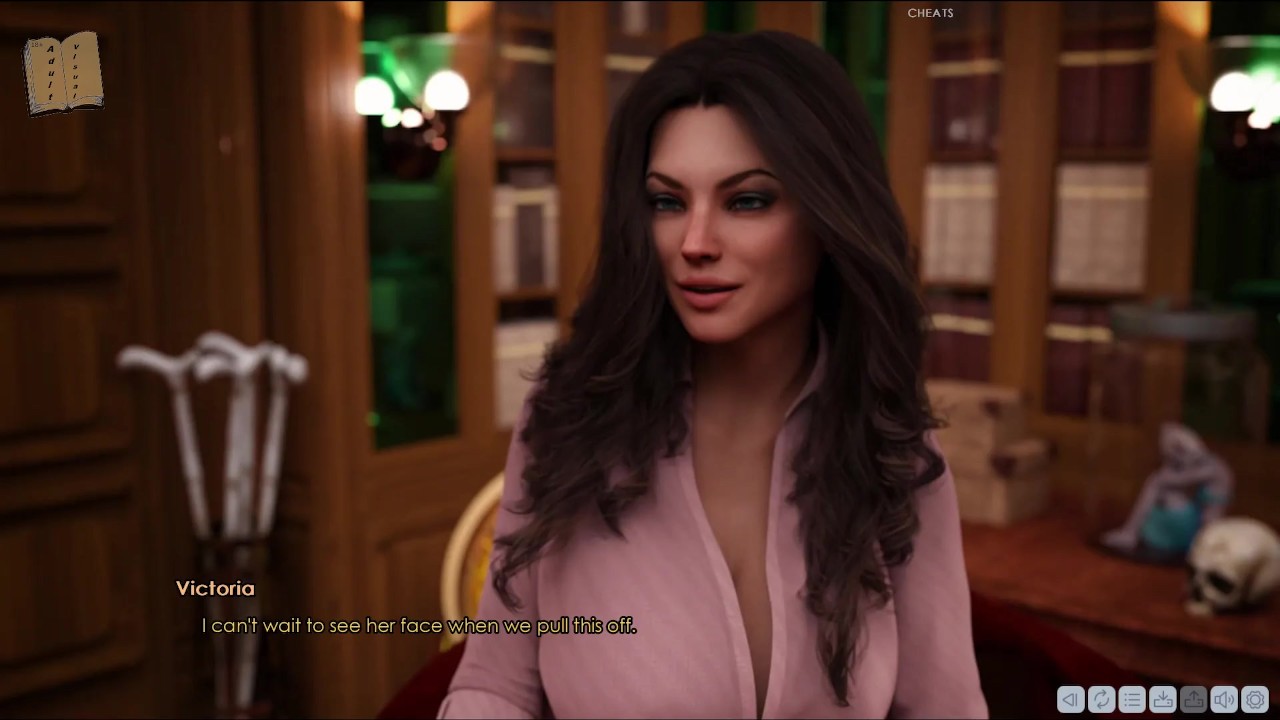The height and width of the screenshot is (720, 1280).
Task: Open settings with the gear icon
Action: pyautogui.click(x=1255, y=700)
